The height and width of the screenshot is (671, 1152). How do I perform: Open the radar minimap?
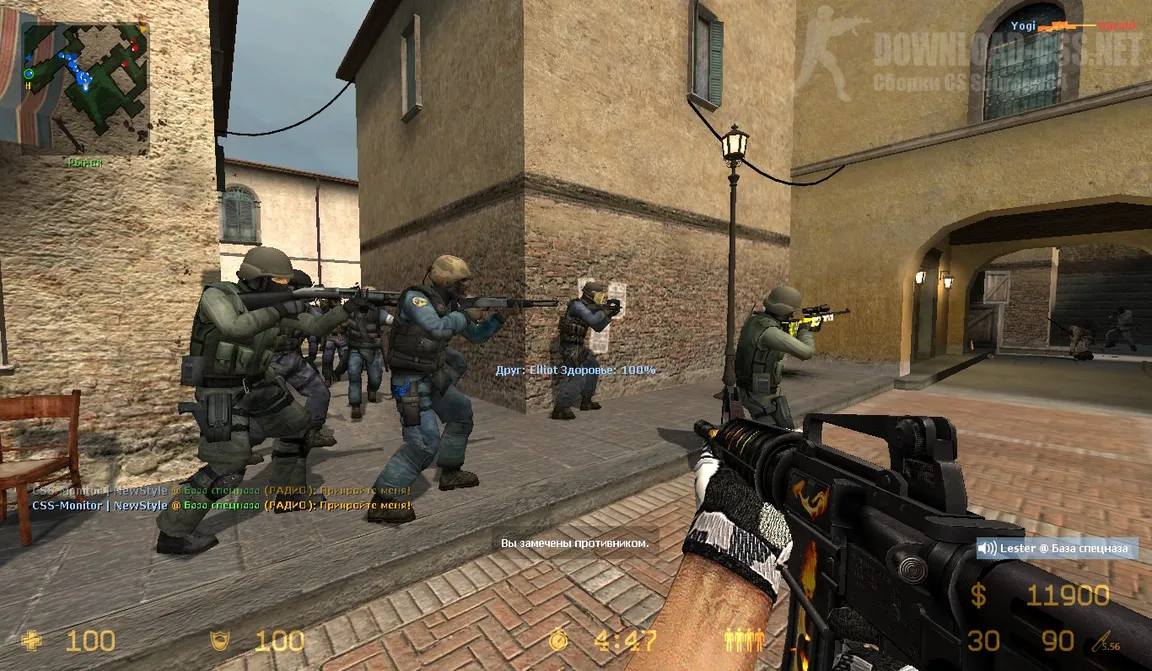pyautogui.click(x=85, y=85)
